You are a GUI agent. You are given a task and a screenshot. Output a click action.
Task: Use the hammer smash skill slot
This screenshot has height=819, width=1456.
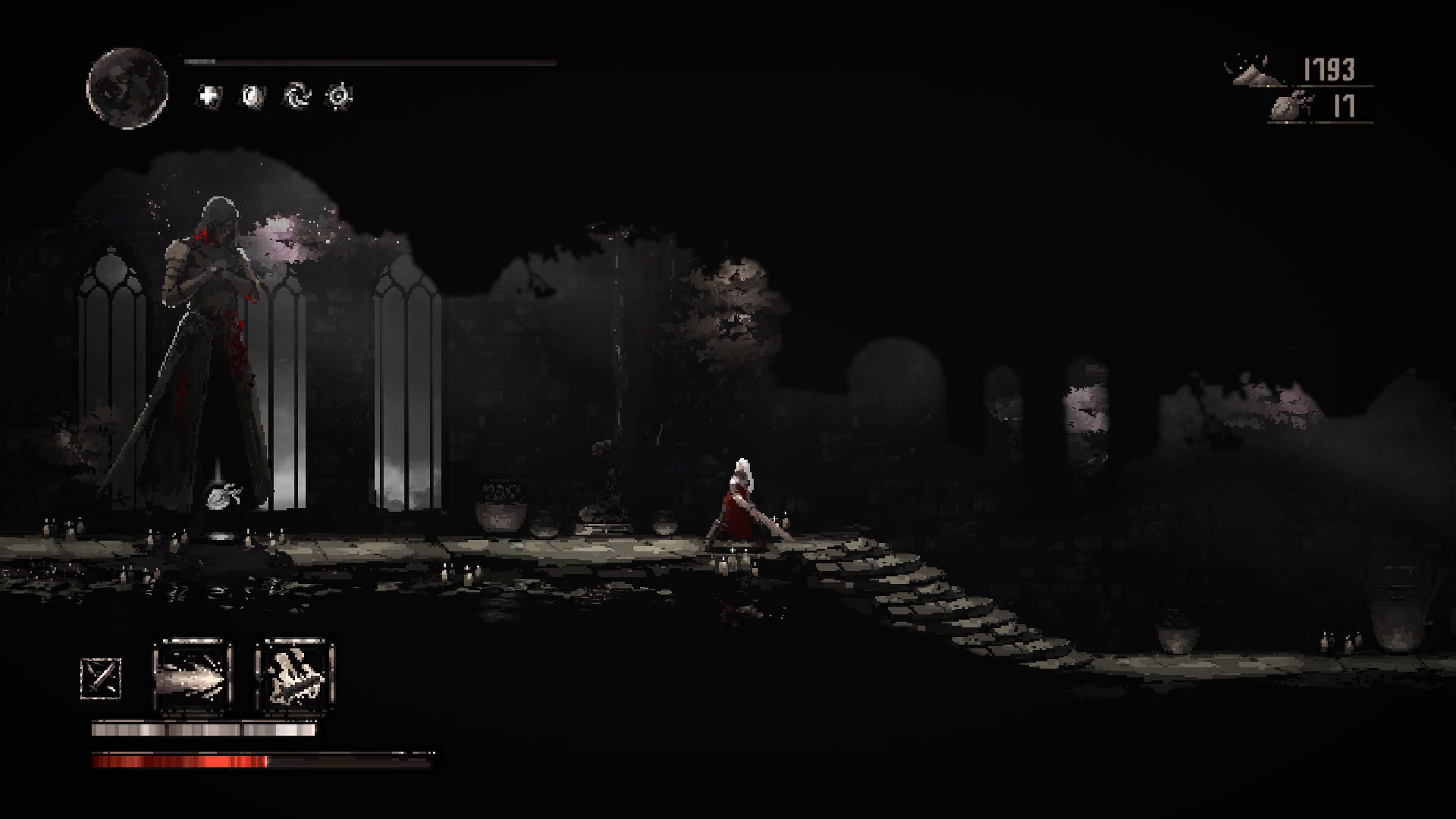tap(295, 676)
